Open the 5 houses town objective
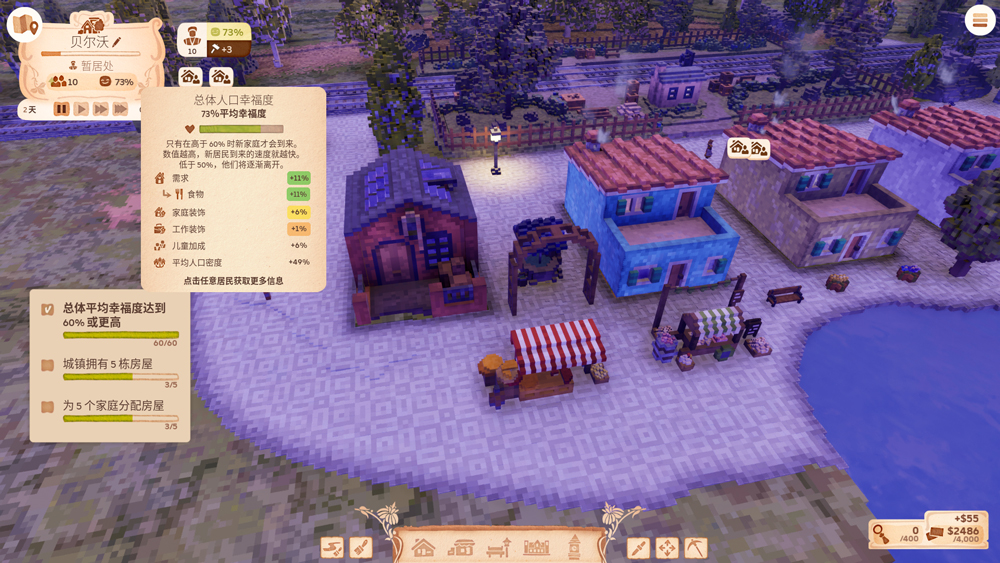 [109, 364]
